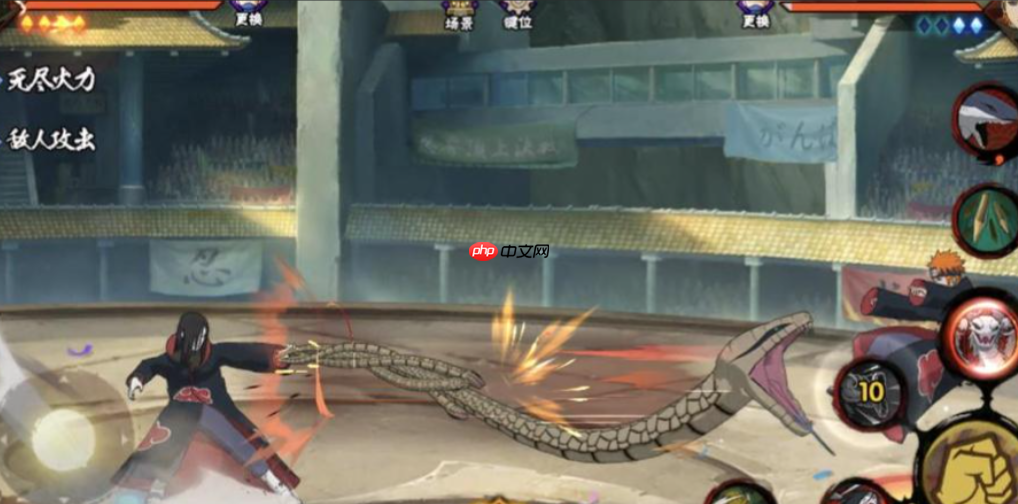Click the virtual joystick knob
Screen dimensions: 1018x504
coord(63,438)
